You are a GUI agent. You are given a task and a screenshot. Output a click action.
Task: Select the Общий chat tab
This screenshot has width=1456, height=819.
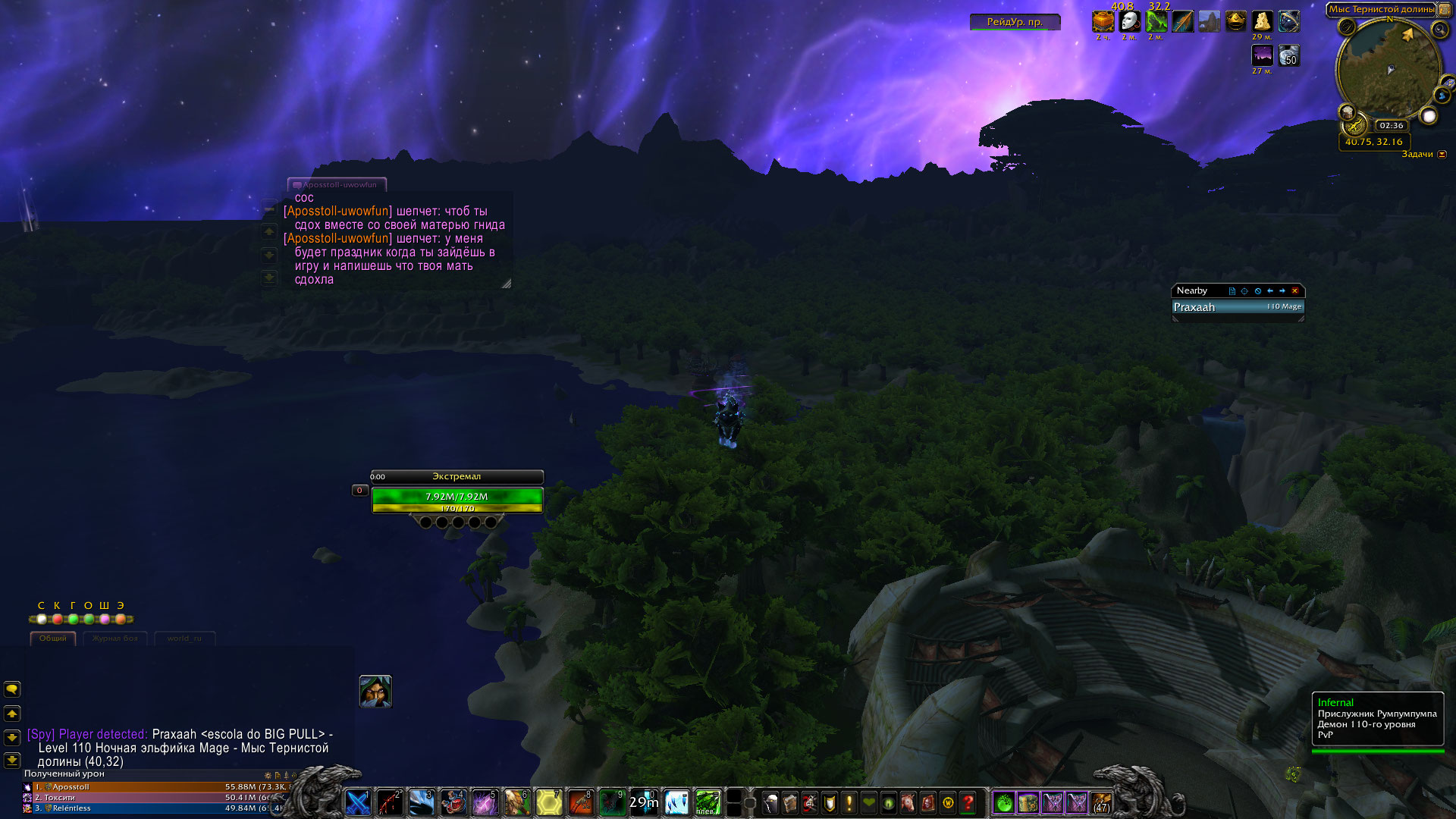[x=53, y=639]
